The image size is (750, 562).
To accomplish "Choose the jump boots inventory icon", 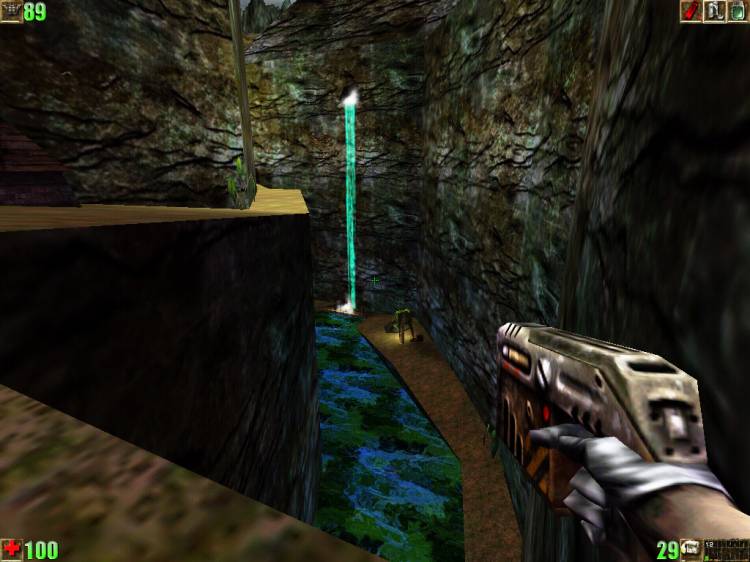I will pyautogui.click(x=714, y=11).
